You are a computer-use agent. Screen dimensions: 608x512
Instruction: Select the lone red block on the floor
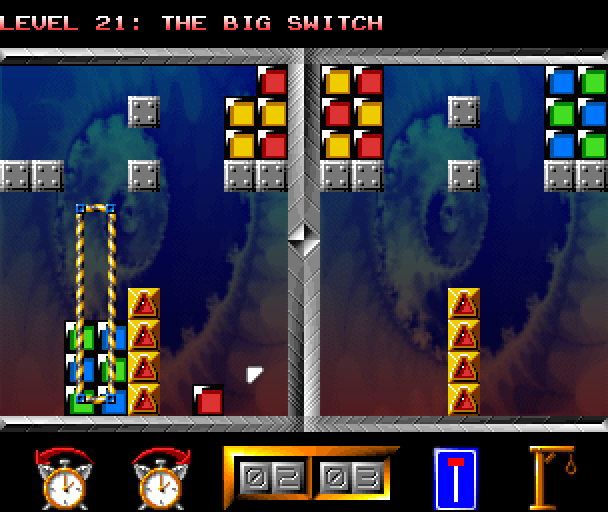click(208, 400)
